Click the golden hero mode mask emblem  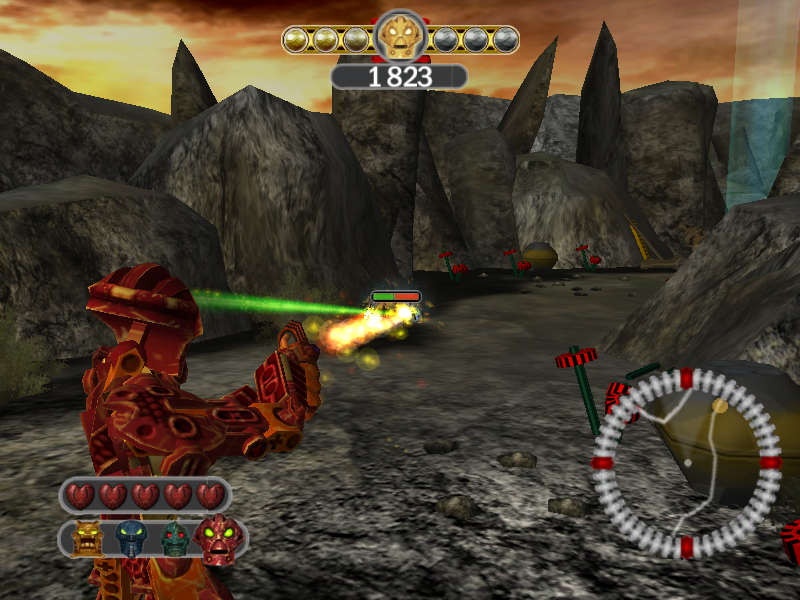[x=400, y=38]
